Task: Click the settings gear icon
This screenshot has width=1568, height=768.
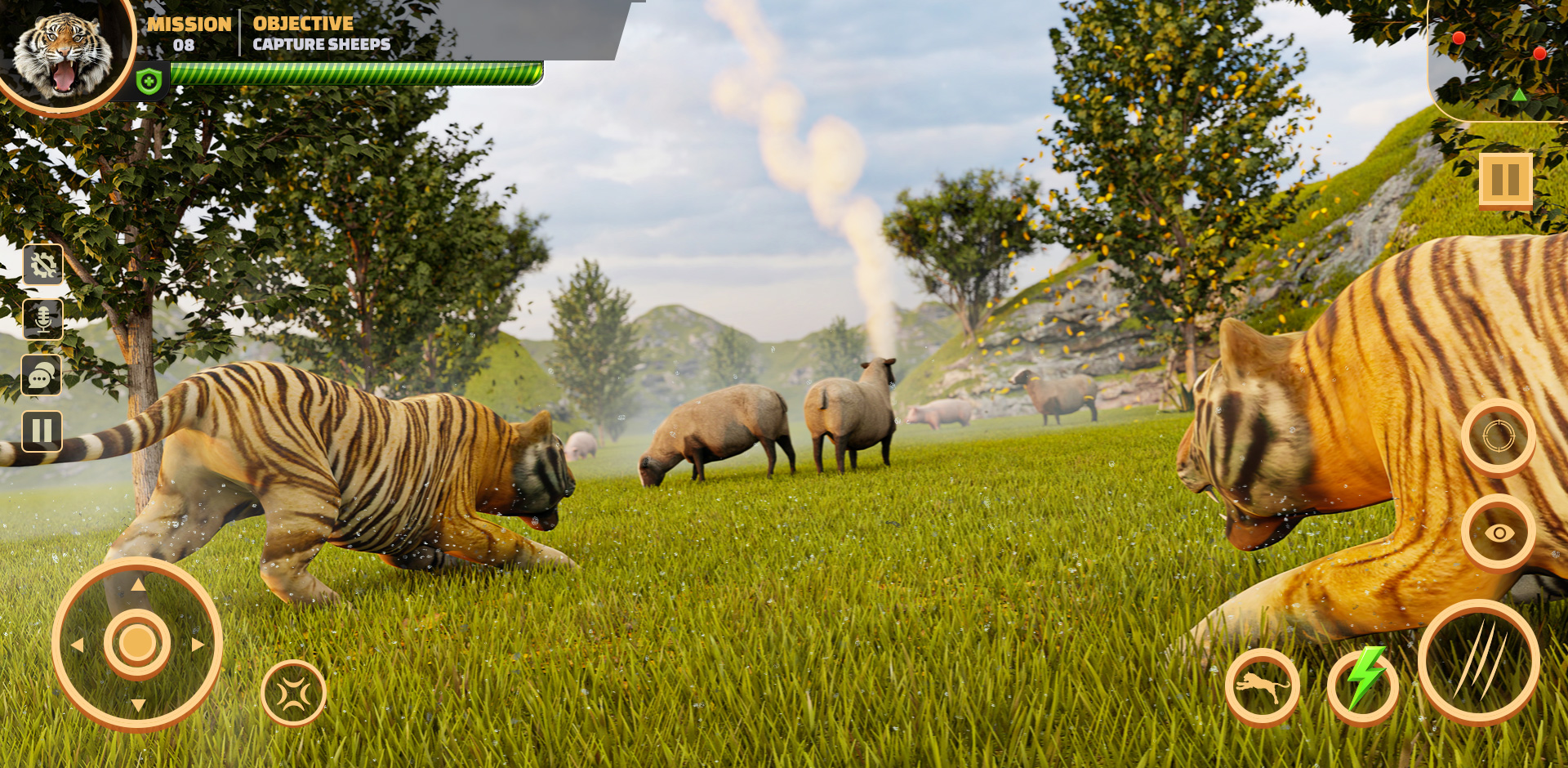Action: [x=43, y=265]
